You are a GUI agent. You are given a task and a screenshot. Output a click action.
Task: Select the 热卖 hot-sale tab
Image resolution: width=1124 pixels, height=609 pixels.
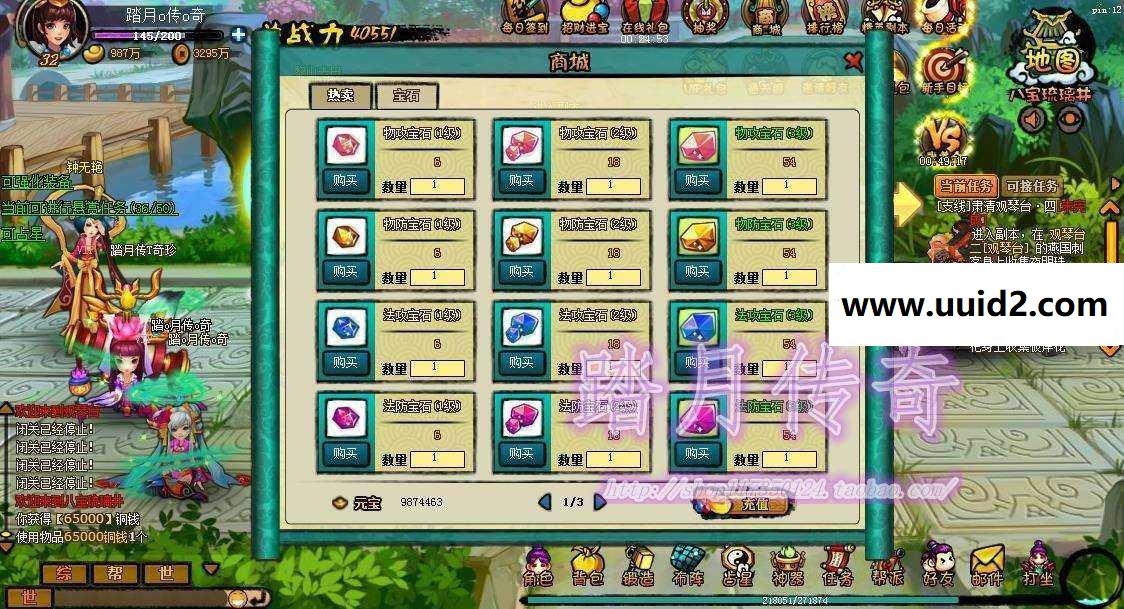[x=341, y=96]
